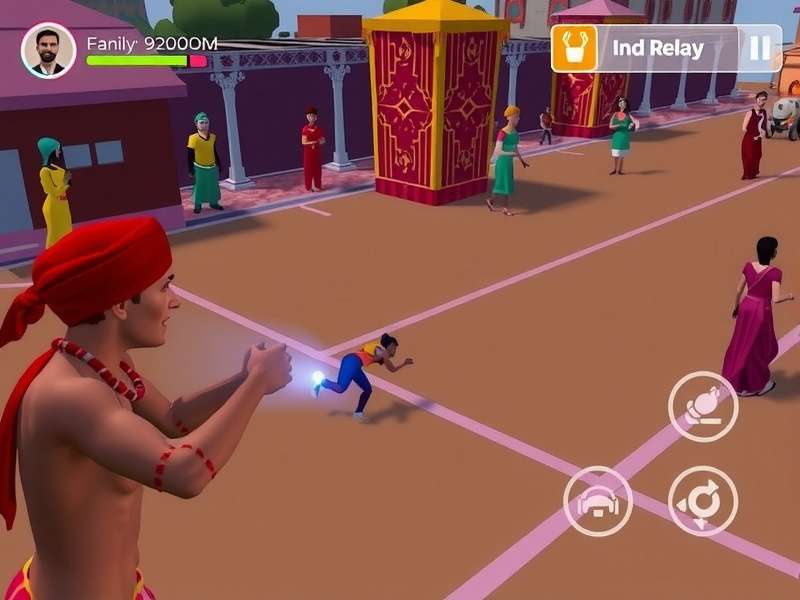Tap the circular arrows rotate button
The width and height of the screenshot is (800, 600).
coord(703,500)
